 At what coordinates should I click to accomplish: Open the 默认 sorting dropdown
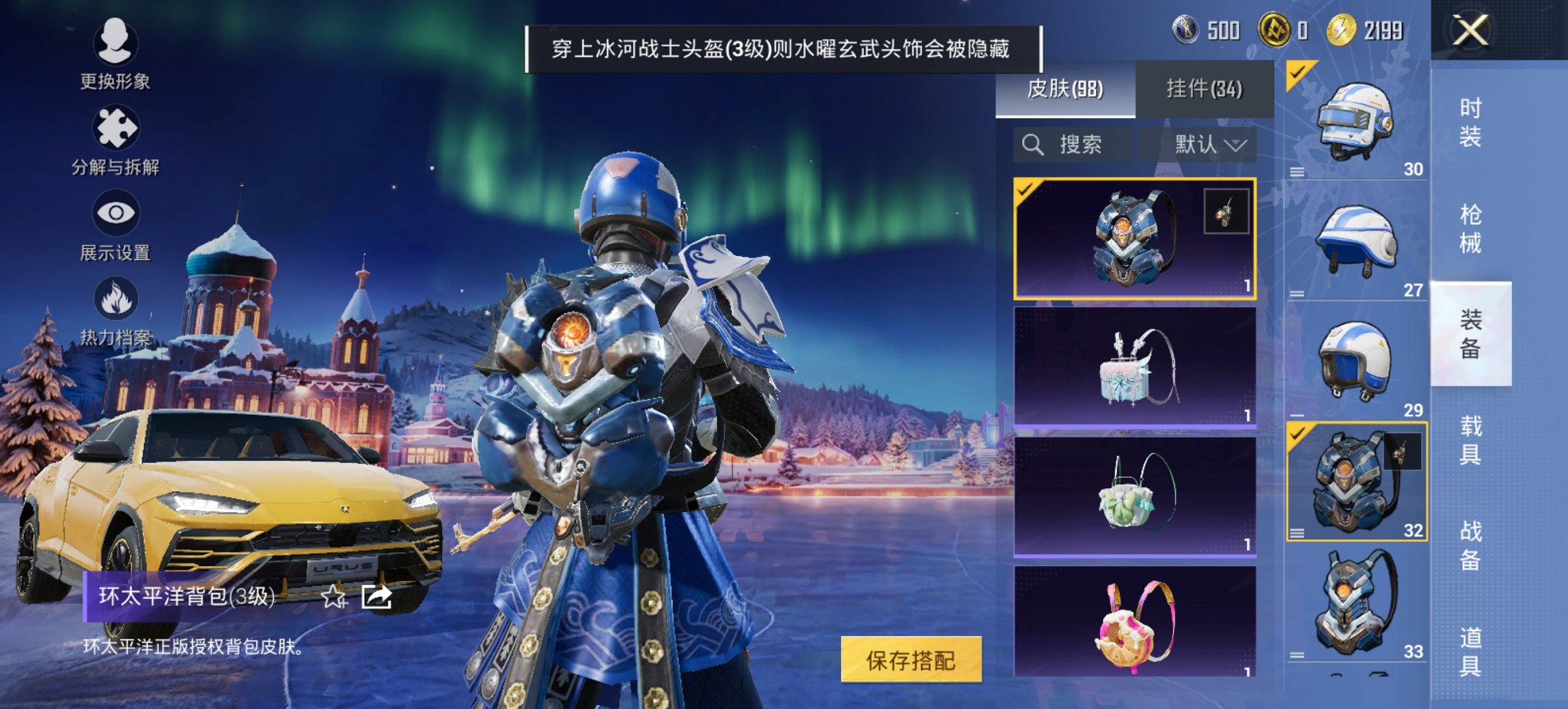(1209, 145)
